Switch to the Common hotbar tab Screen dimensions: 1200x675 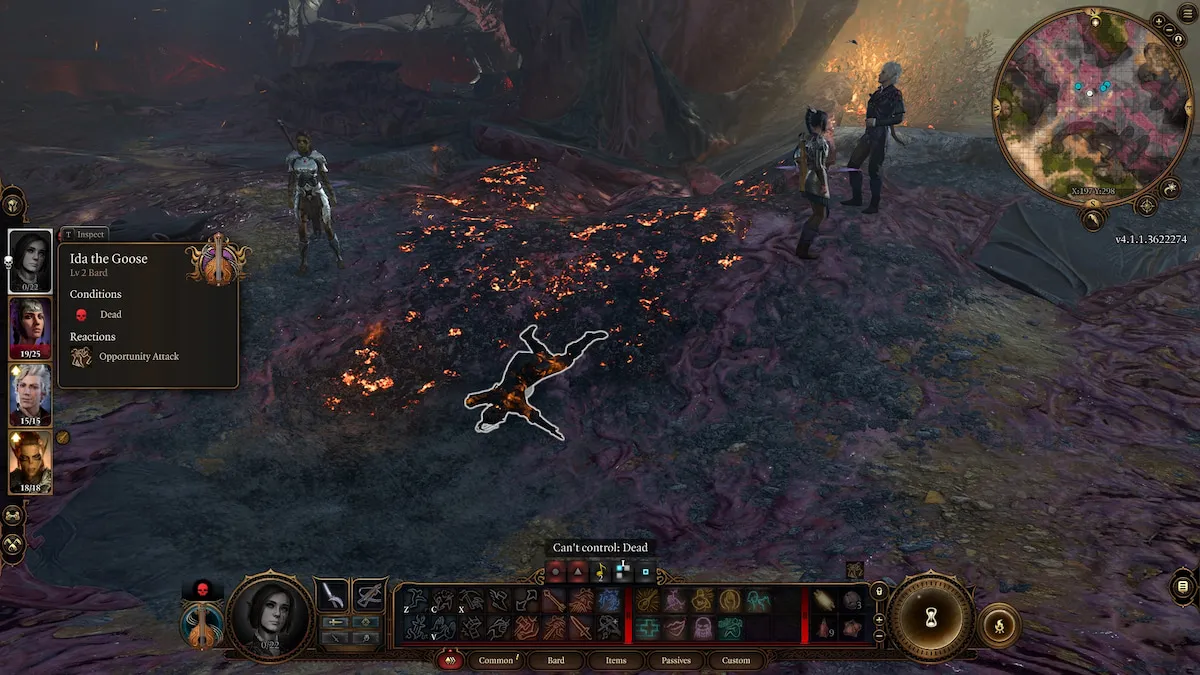coord(497,660)
